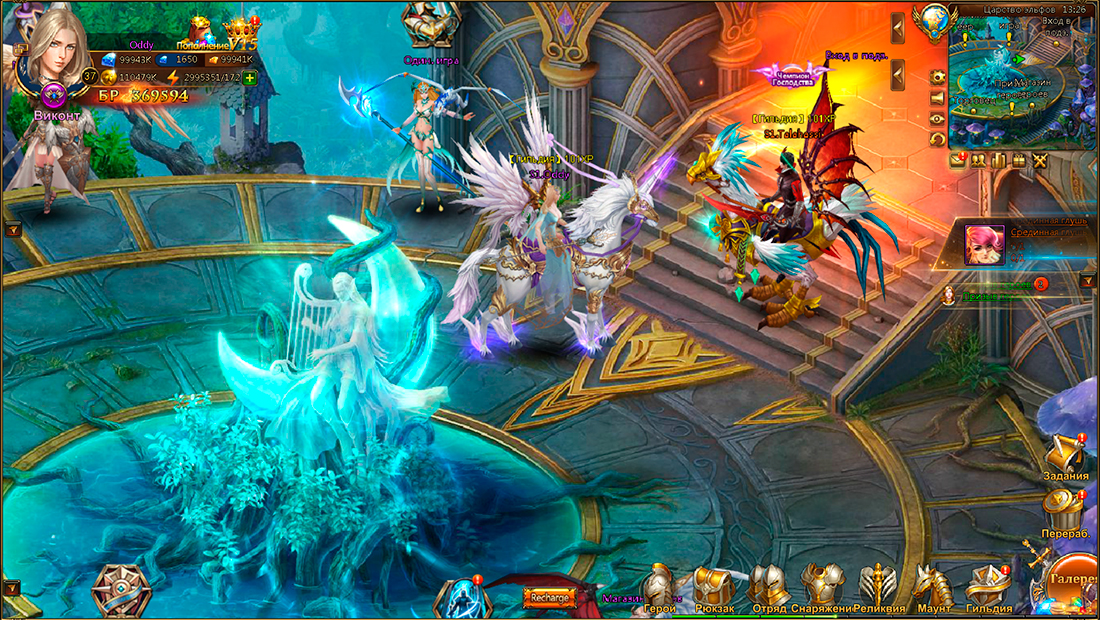This screenshot has width=1100, height=620.
Task: Open the Задания quests icon
Action: [1064, 456]
